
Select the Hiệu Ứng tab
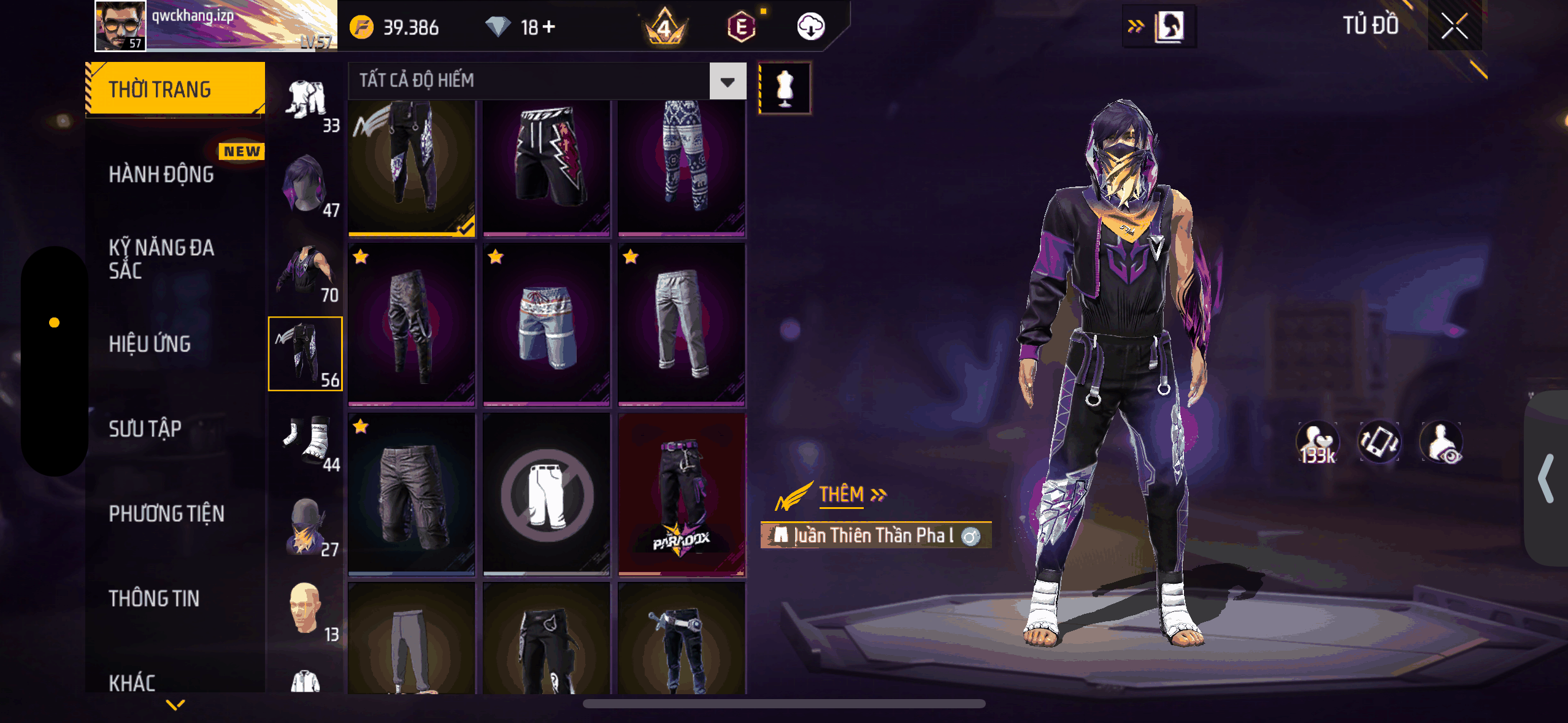click(150, 344)
